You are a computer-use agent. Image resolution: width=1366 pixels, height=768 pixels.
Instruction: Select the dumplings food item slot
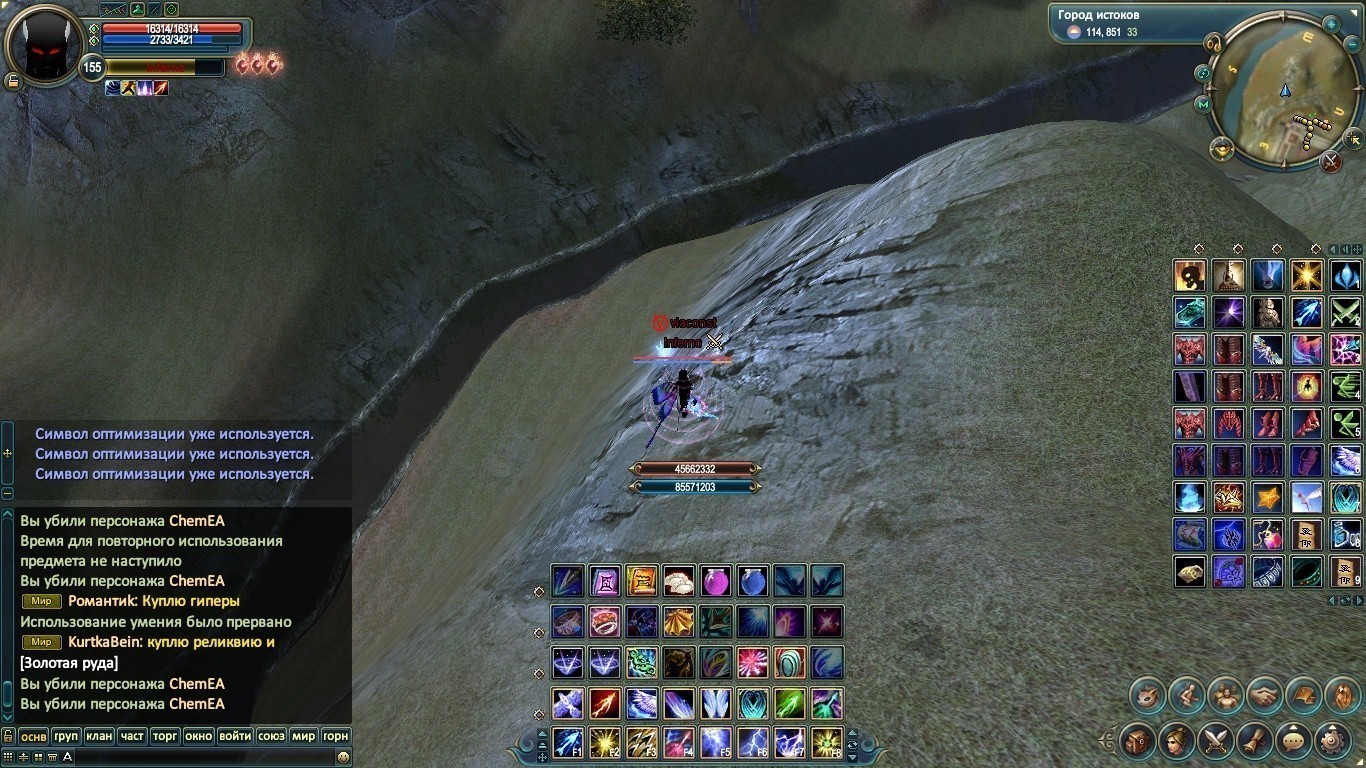tap(679, 581)
